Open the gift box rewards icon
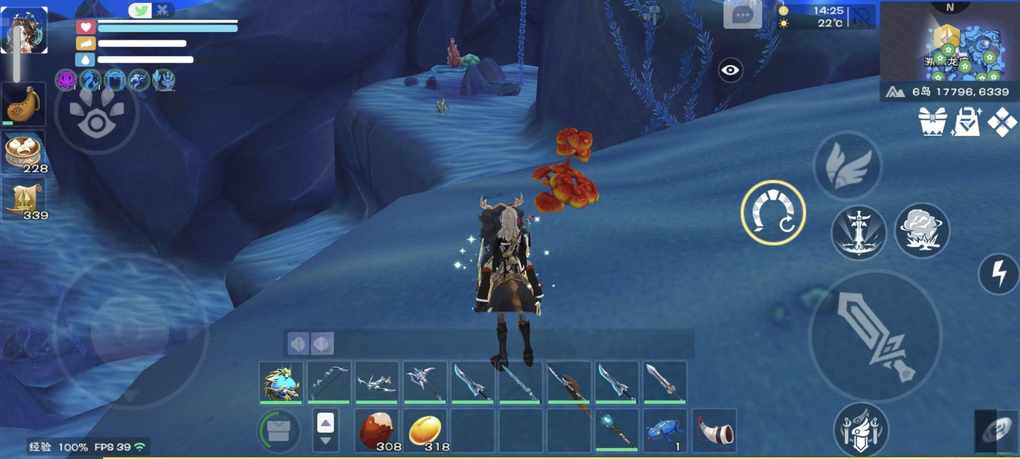The height and width of the screenshot is (459, 1020). [x=933, y=122]
